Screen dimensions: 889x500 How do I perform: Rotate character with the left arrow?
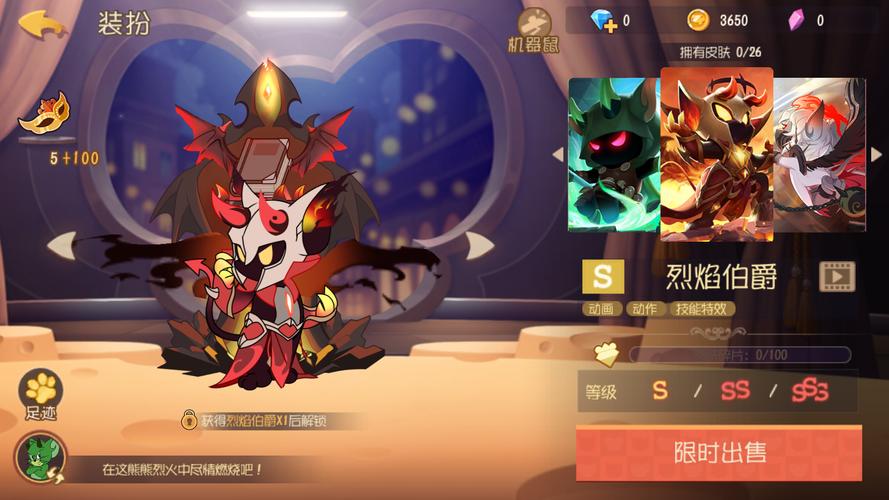click(61, 243)
